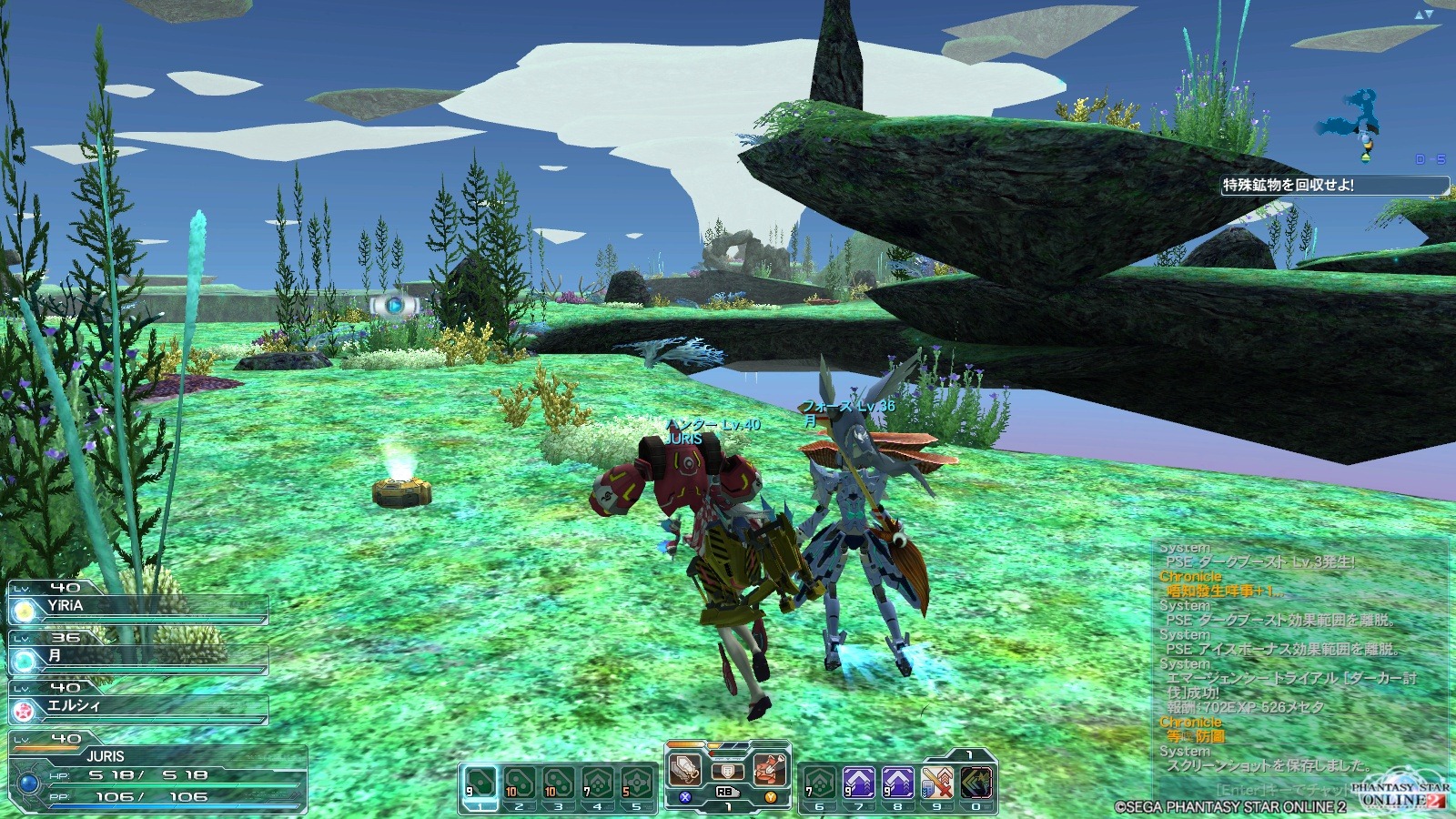Activate the crossed-out sword skill in slot 9
1456x819 pixels.
(936, 784)
